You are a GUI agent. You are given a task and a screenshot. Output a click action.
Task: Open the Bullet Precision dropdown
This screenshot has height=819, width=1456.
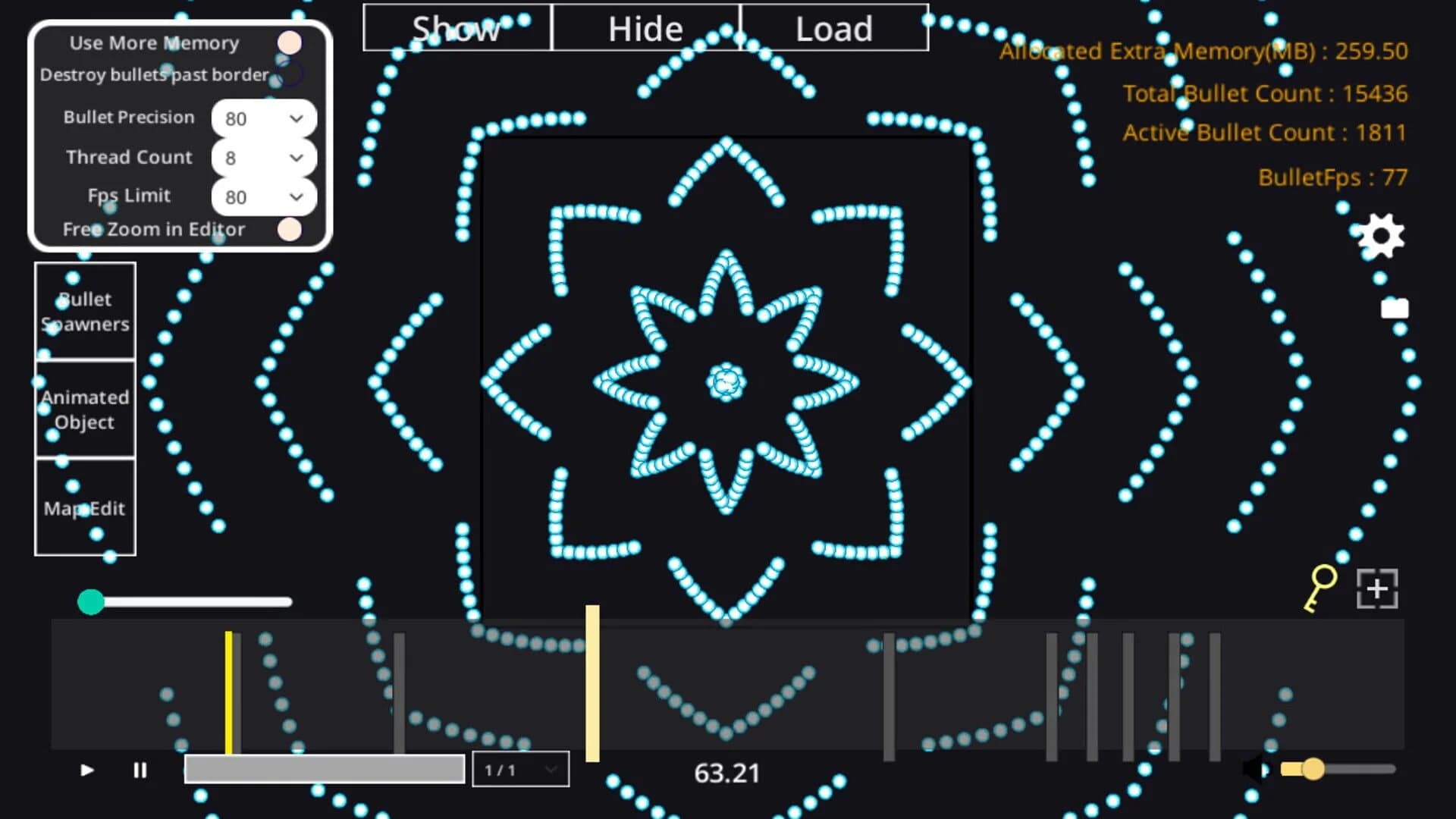click(262, 118)
